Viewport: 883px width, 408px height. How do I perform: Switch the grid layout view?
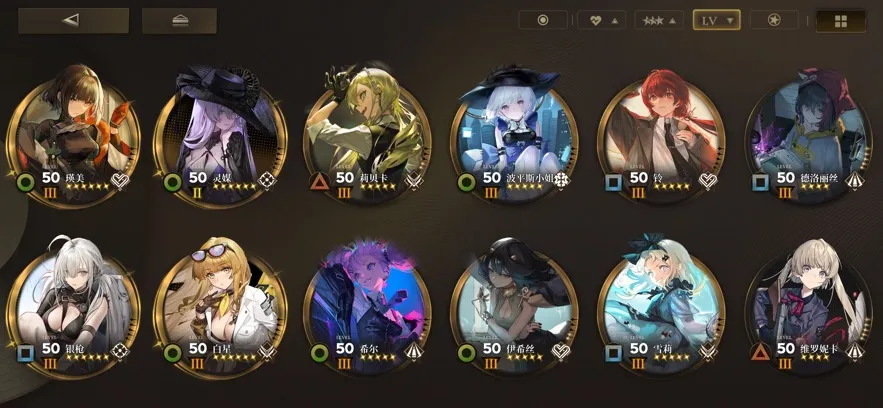(841, 20)
